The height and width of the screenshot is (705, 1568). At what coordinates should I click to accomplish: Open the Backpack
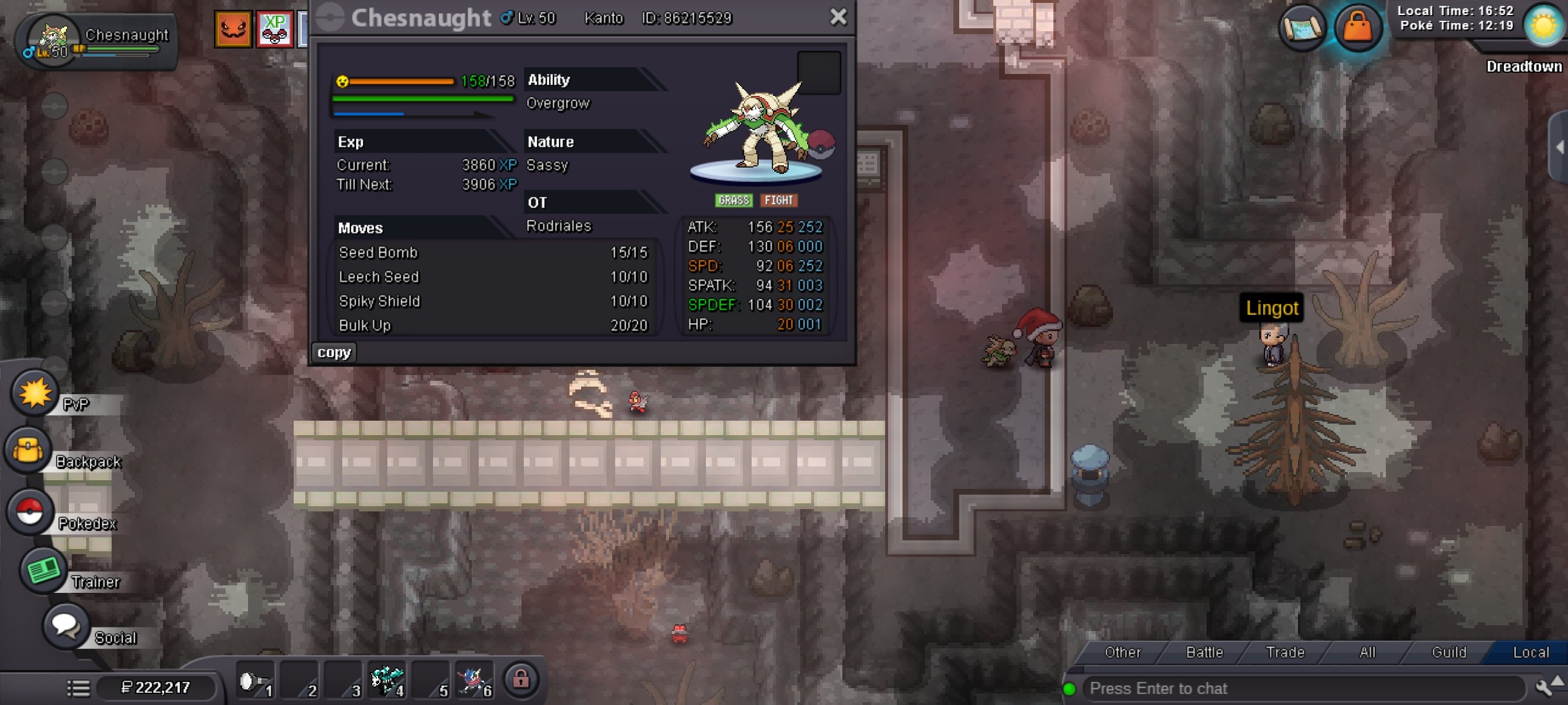coord(28,451)
